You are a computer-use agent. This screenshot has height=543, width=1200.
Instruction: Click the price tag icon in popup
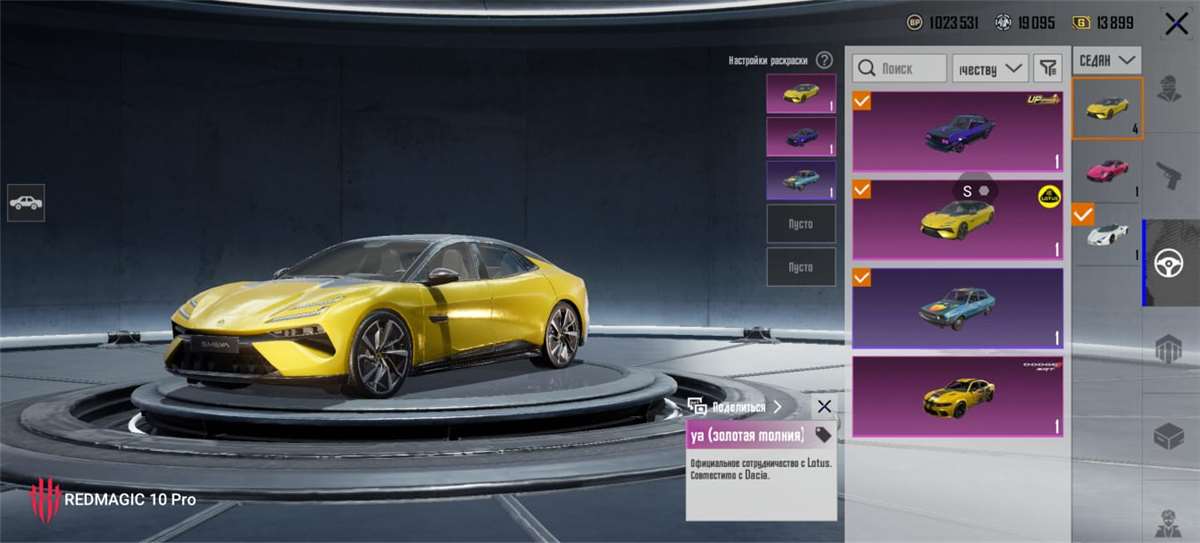[x=823, y=434]
